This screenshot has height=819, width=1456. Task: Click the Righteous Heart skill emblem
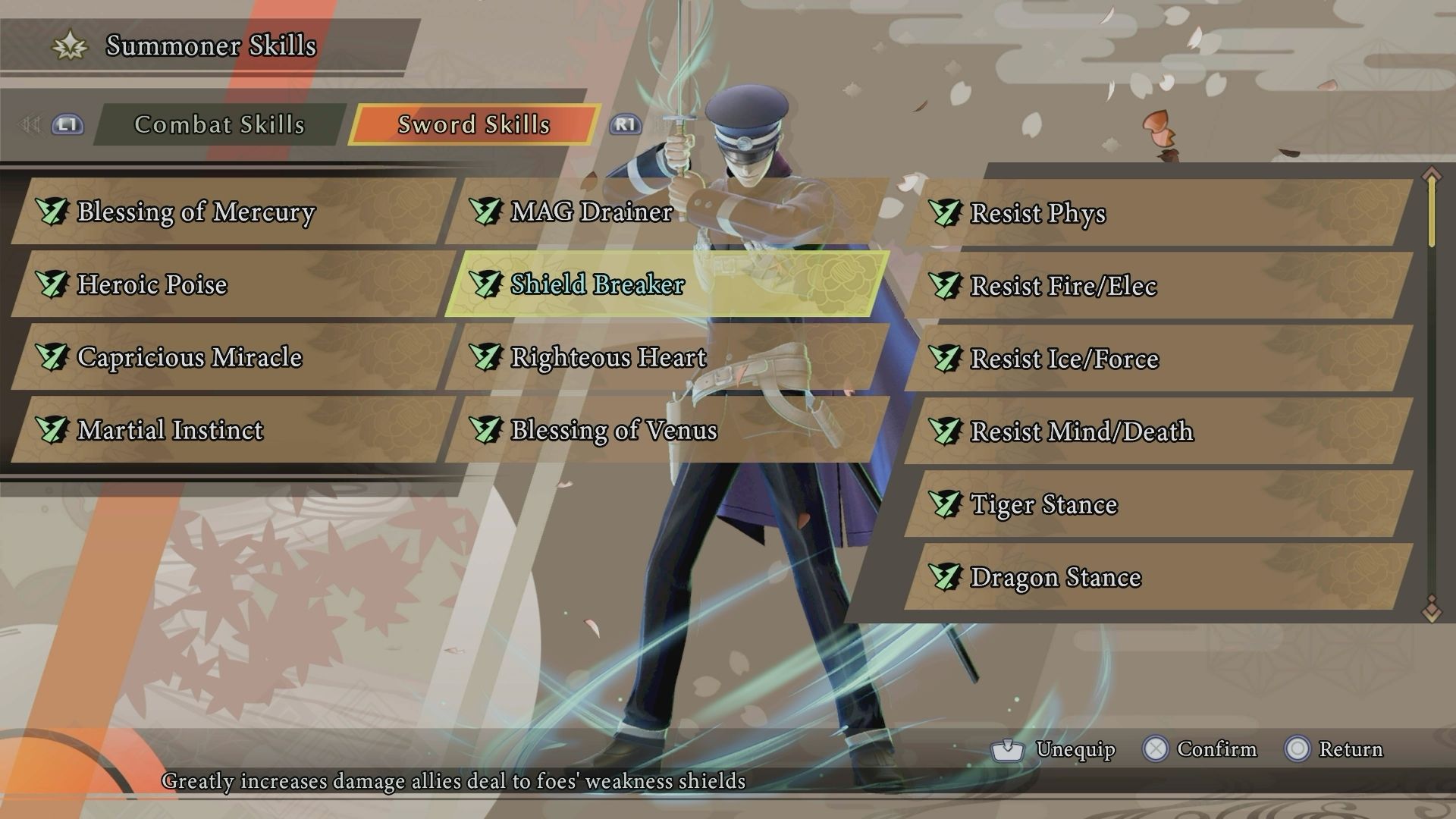[x=485, y=357]
